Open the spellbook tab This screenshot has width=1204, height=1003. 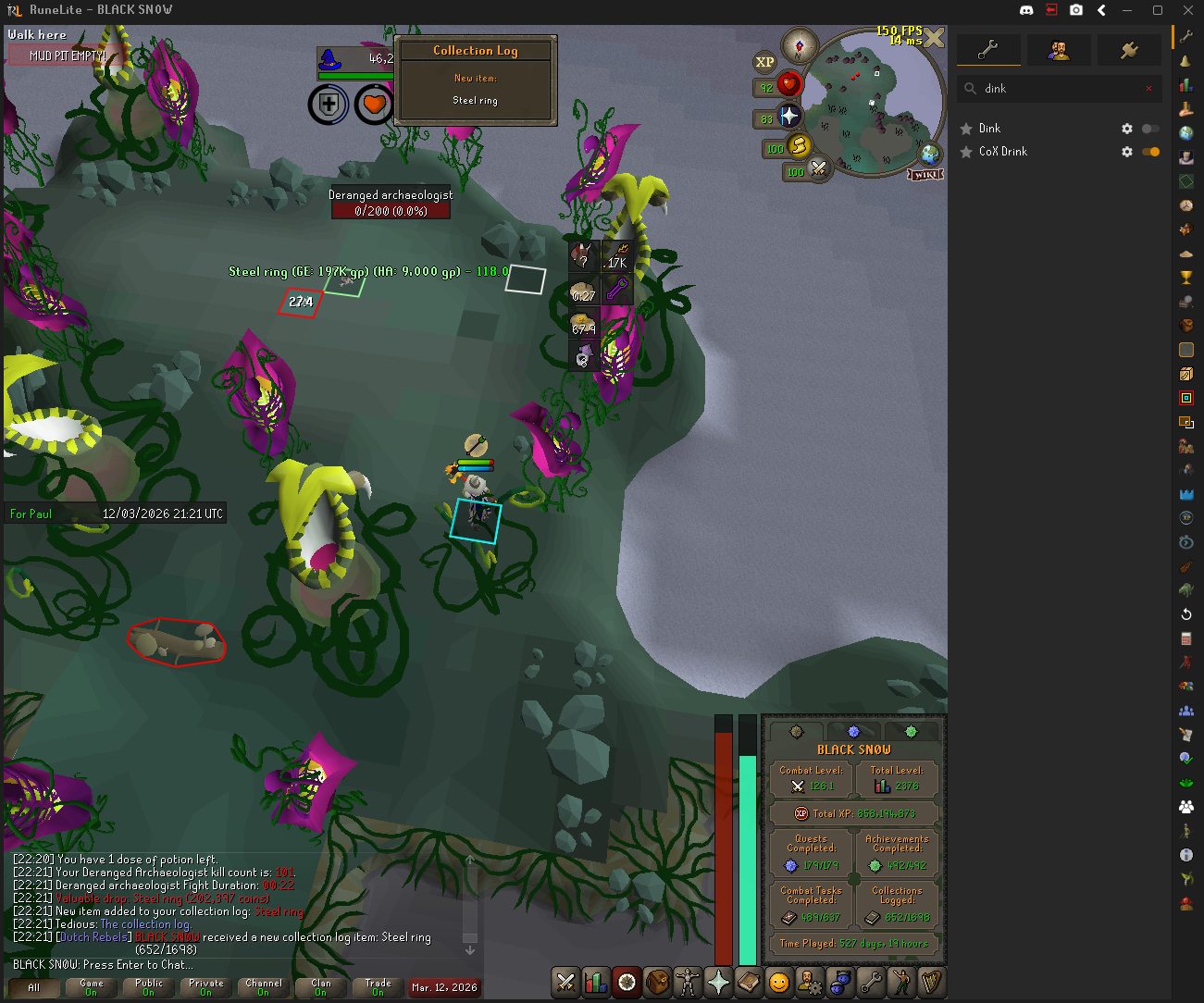coord(749,982)
